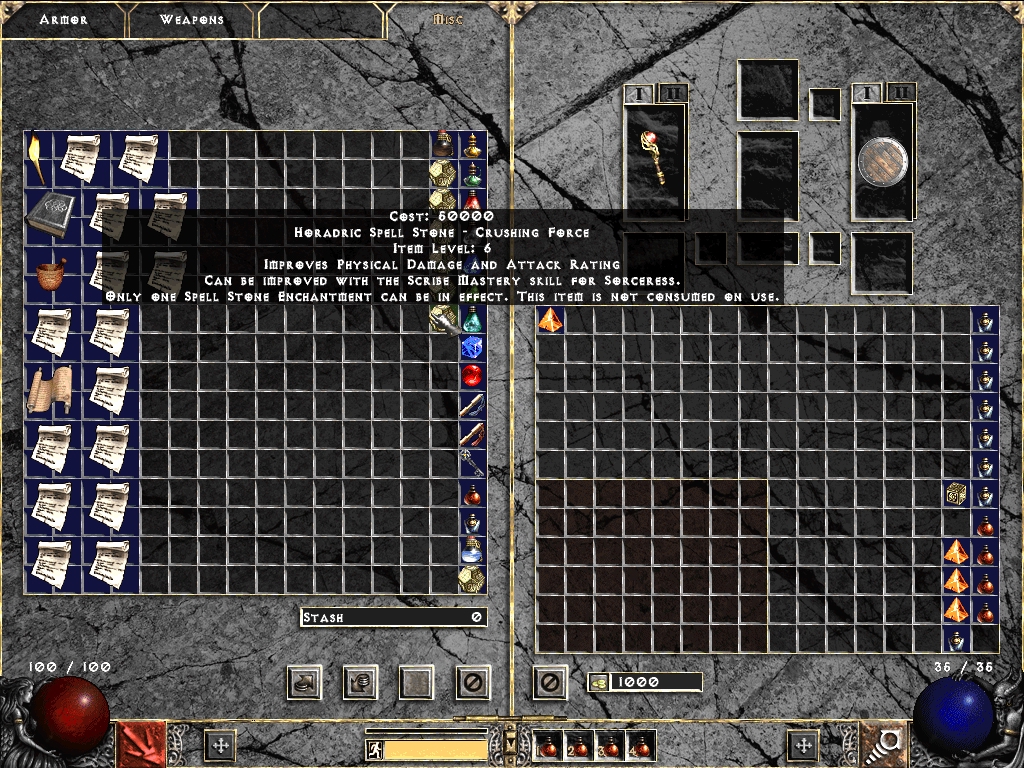
Task: Select the equipped scepter weapon slot
Action: (656, 160)
